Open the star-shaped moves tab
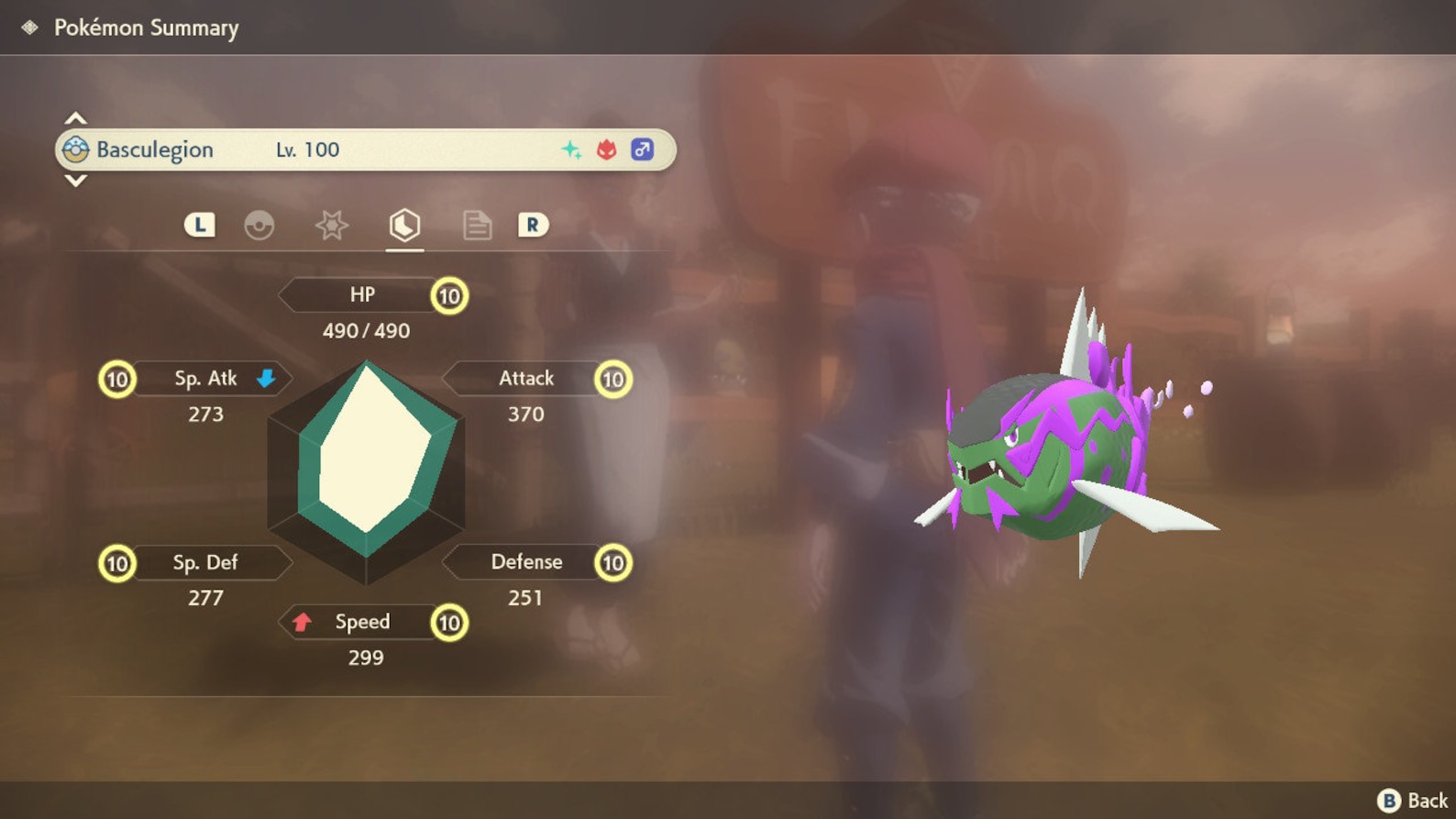The image size is (1456, 819). tap(332, 225)
